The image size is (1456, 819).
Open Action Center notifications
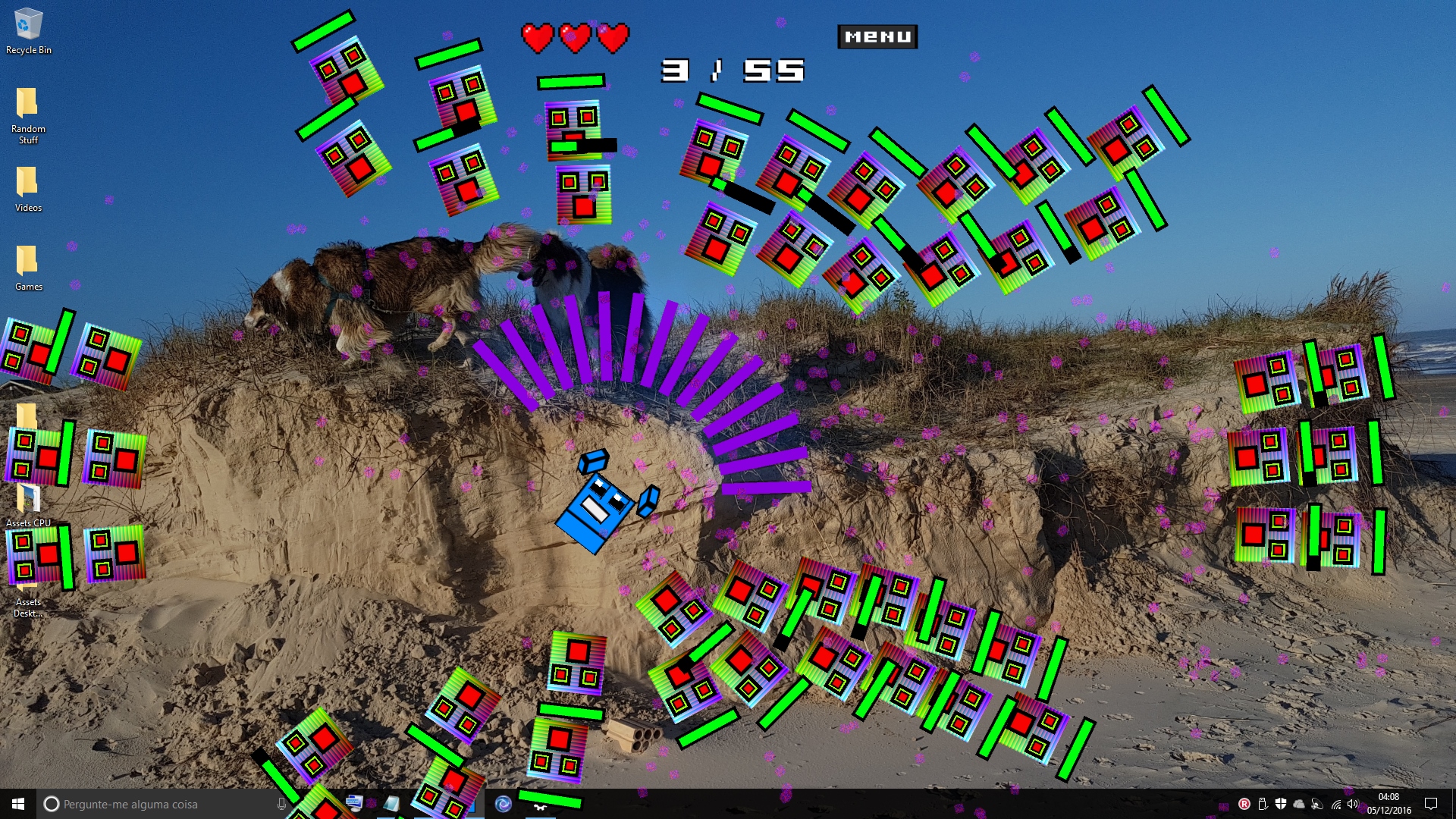pos(1431,804)
